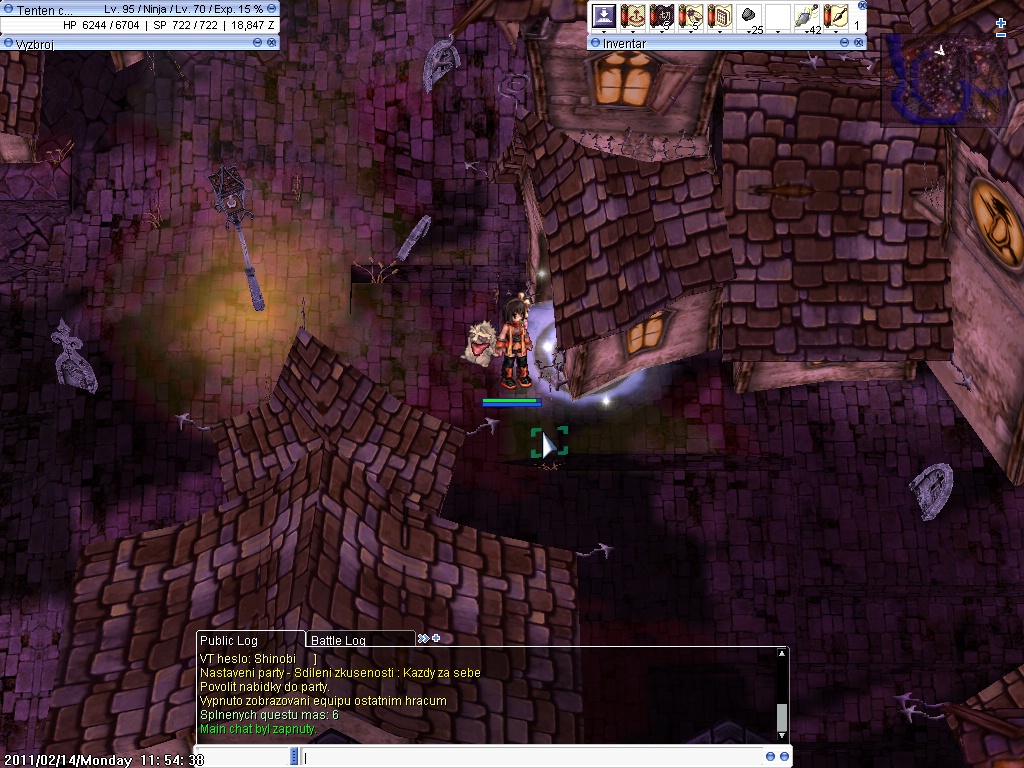Use the first hotbar skill with down arrow icon

point(603,16)
